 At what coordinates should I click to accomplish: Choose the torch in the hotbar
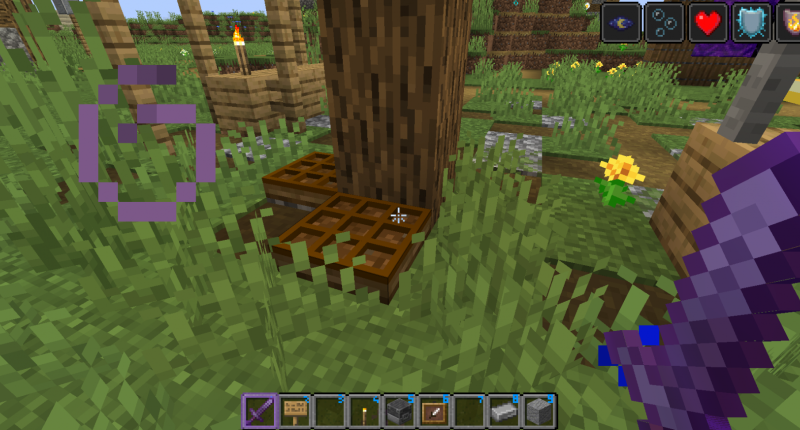[364, 411]
